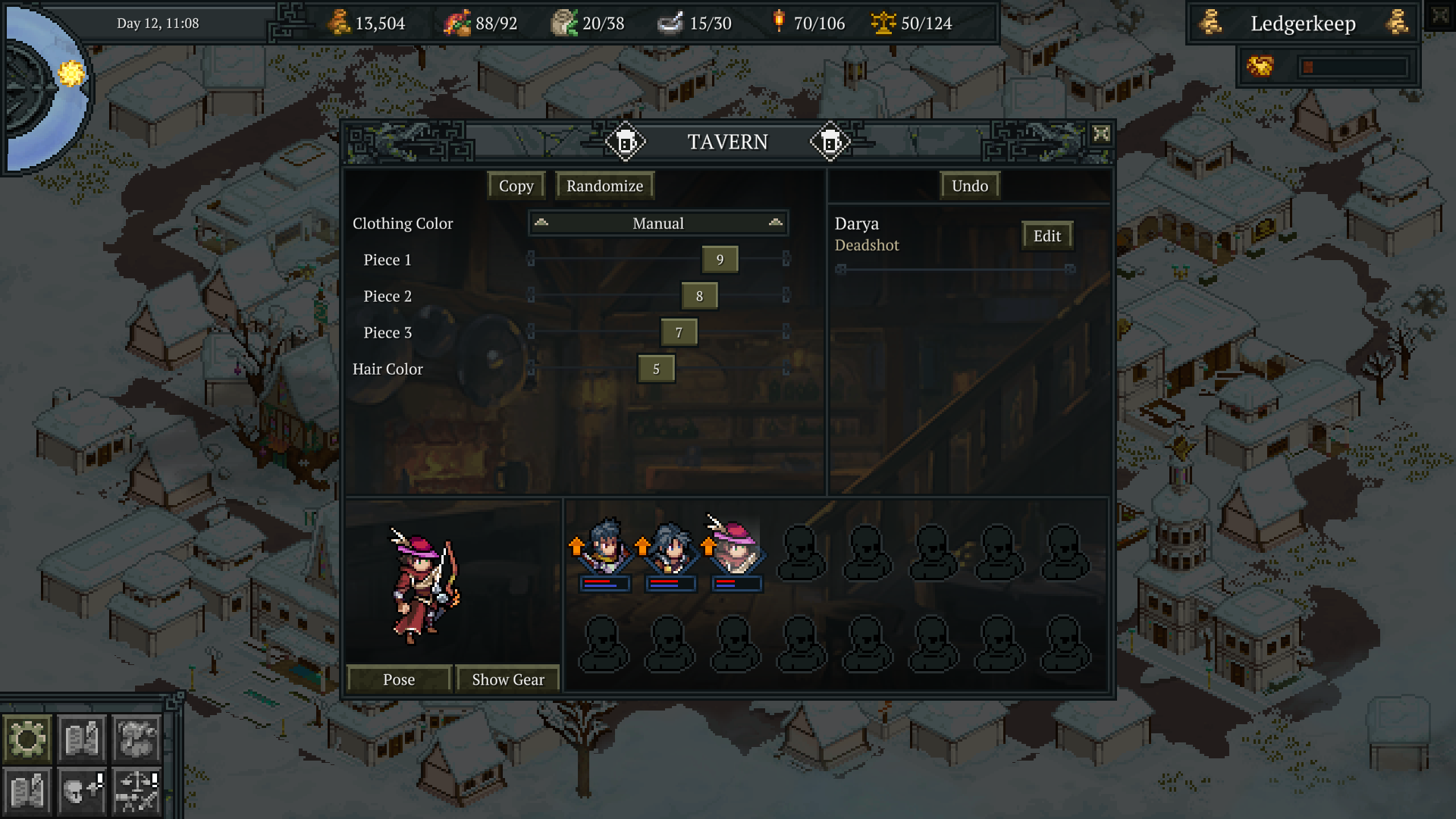Click the Piece 3 slider handle

tap(679, 332)
